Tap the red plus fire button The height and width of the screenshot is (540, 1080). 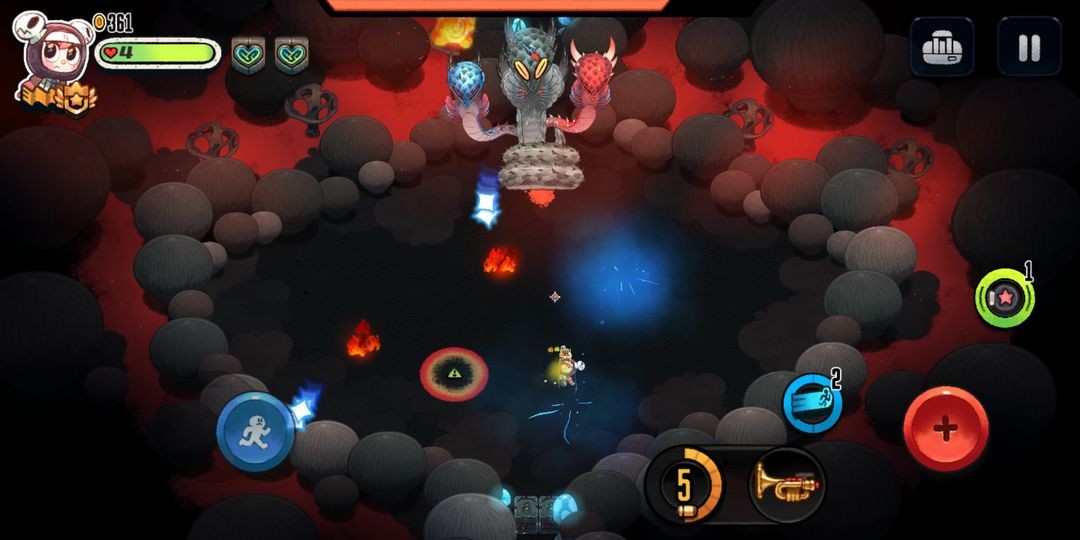pos(945,428)
